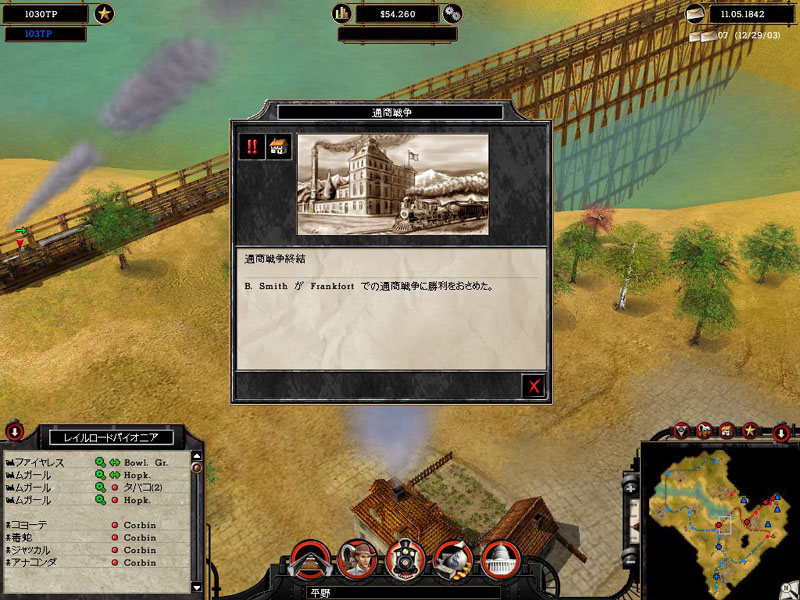Open the cowboy character portrait menu

[x=355, y=560]
